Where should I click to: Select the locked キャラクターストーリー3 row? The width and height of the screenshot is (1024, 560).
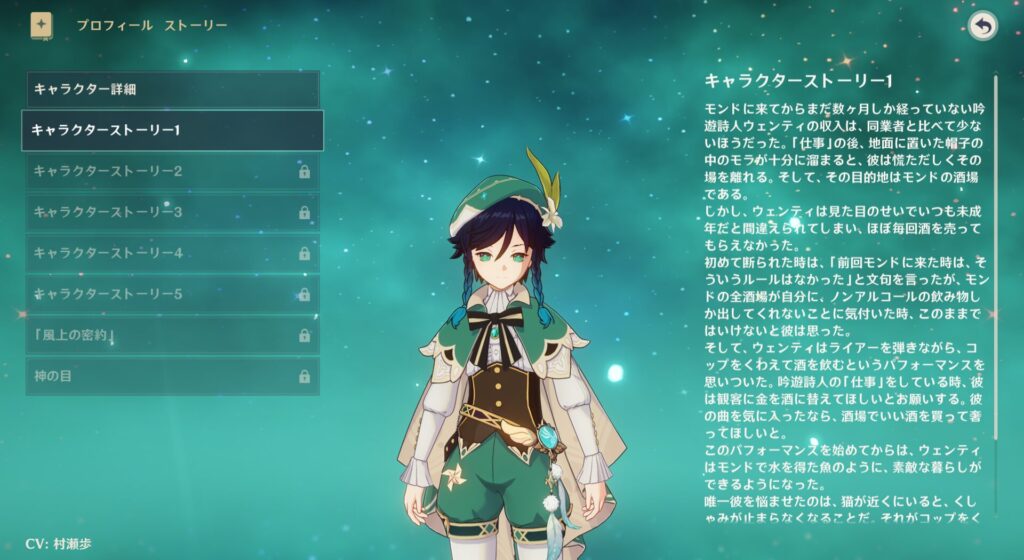coord(172,212)
